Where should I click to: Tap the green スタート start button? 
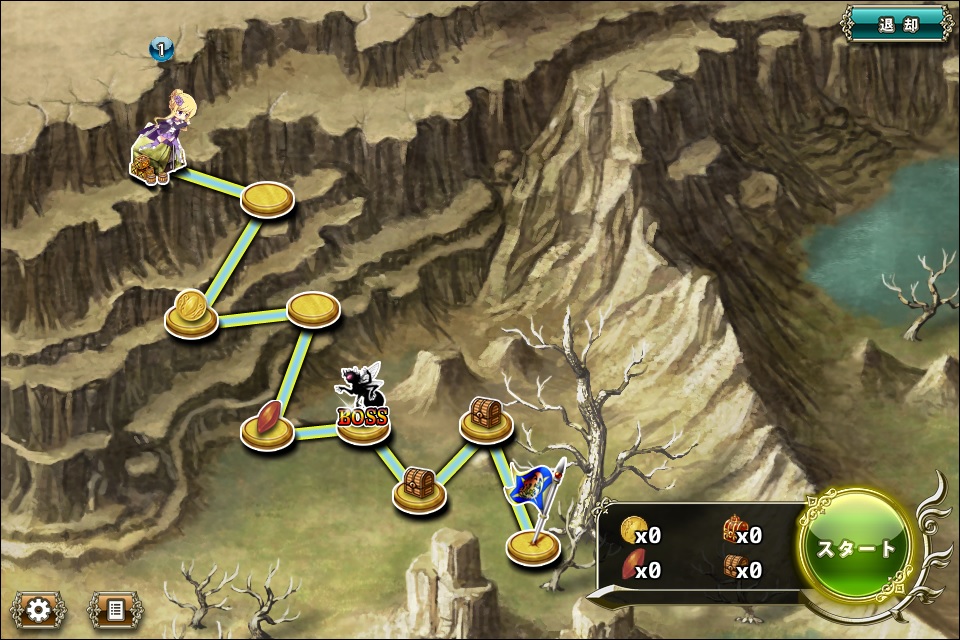(x=856, y=548)
